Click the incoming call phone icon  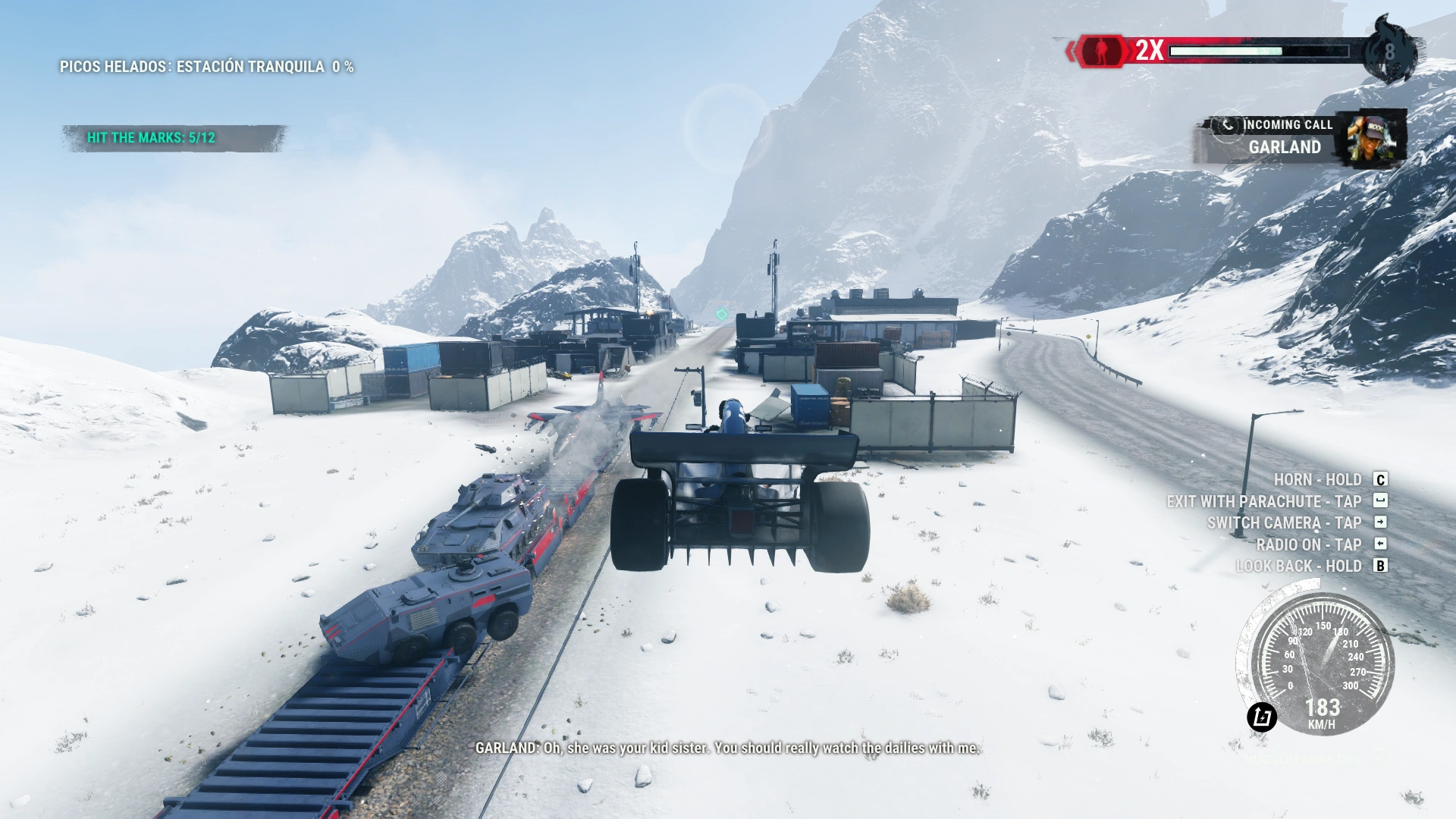pyautogui.click(x=1226, y=125)
